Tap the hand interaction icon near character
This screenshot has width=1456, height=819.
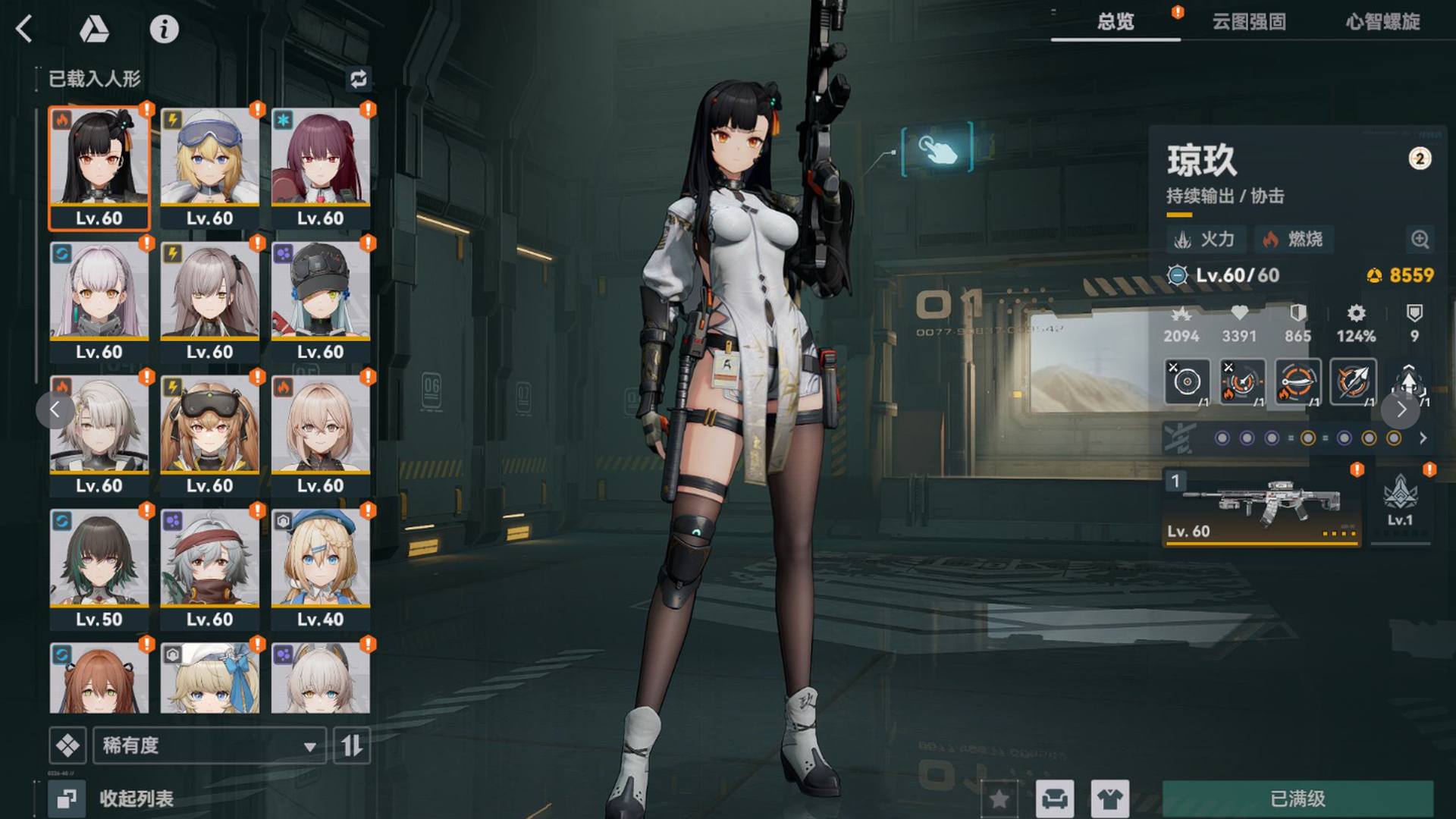[x=937, y=150]
